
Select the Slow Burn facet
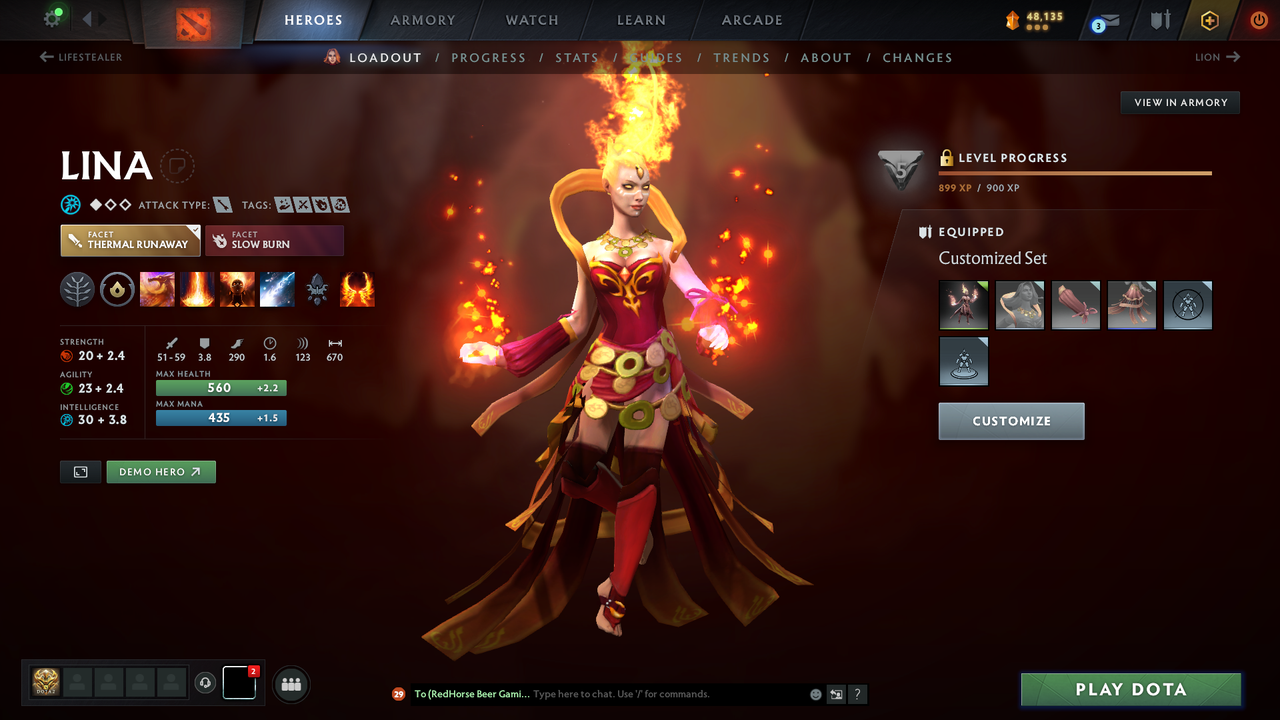[x=274, y=240]
